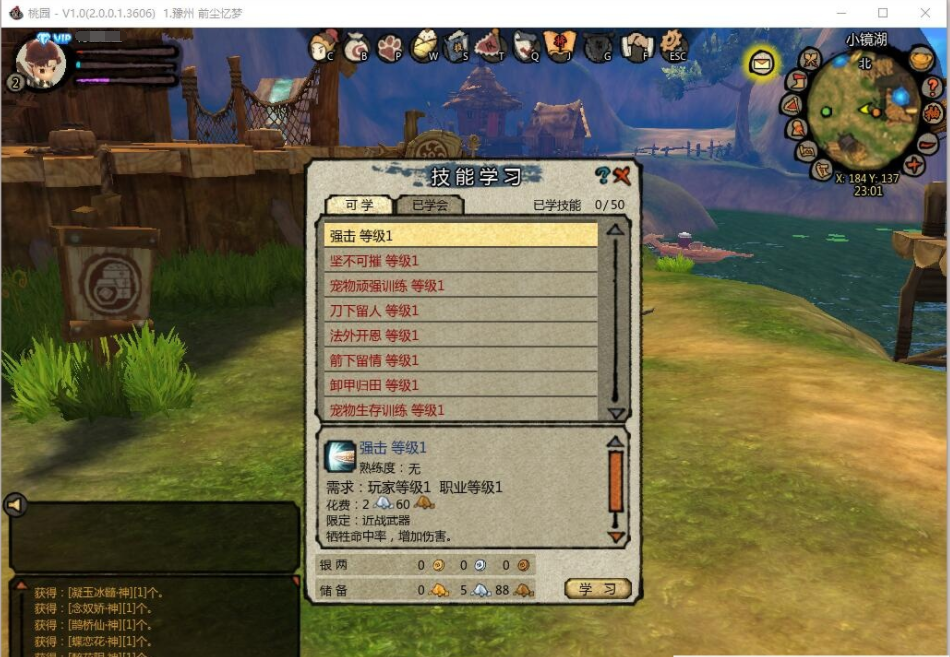Close the 技能学习 skill window
The image size is (950, 657).
pos(622,177)
